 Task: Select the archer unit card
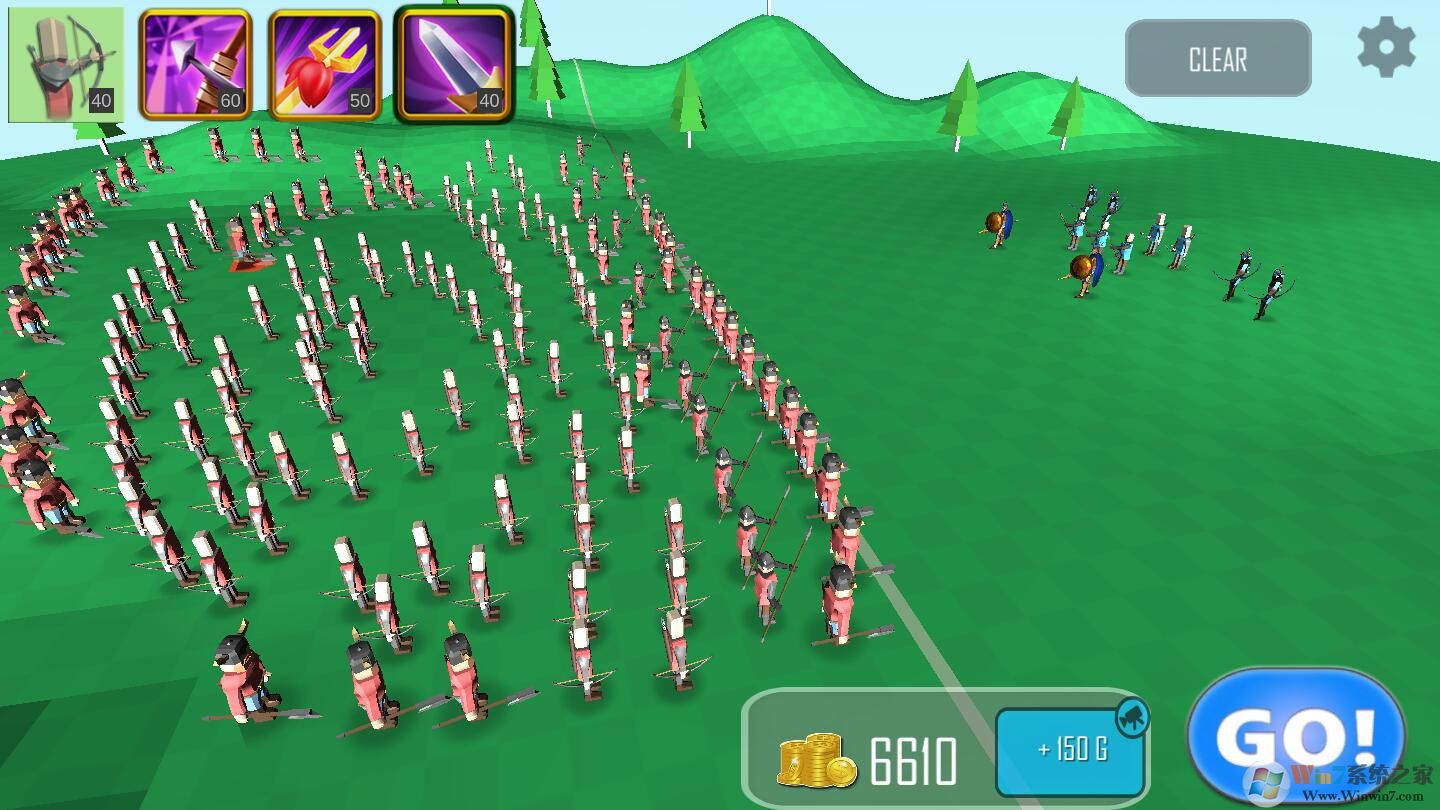pos(66,65)
